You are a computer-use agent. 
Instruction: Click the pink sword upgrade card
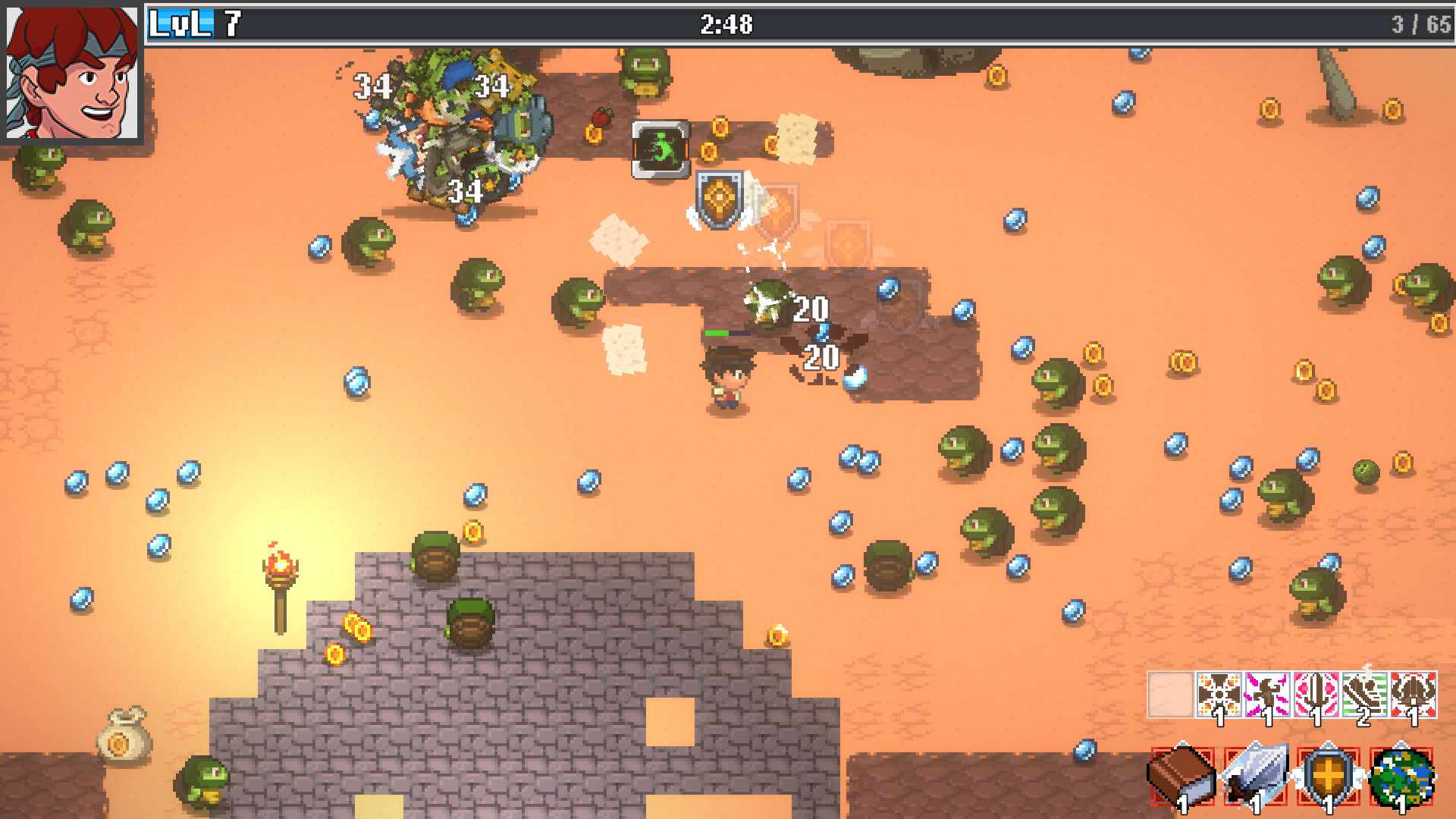coord(1314,694)
